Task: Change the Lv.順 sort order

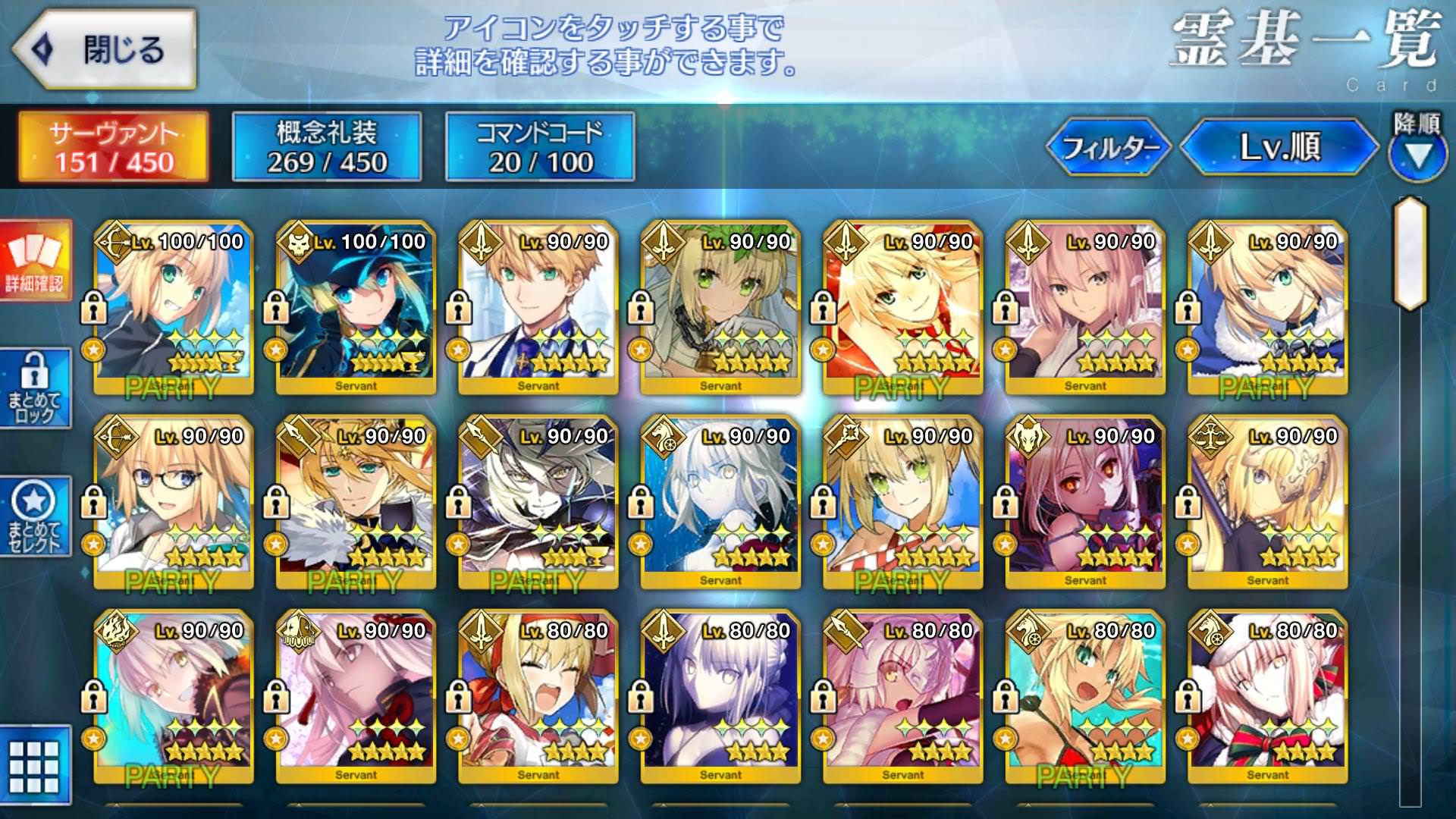Action: click(1279, 147)
